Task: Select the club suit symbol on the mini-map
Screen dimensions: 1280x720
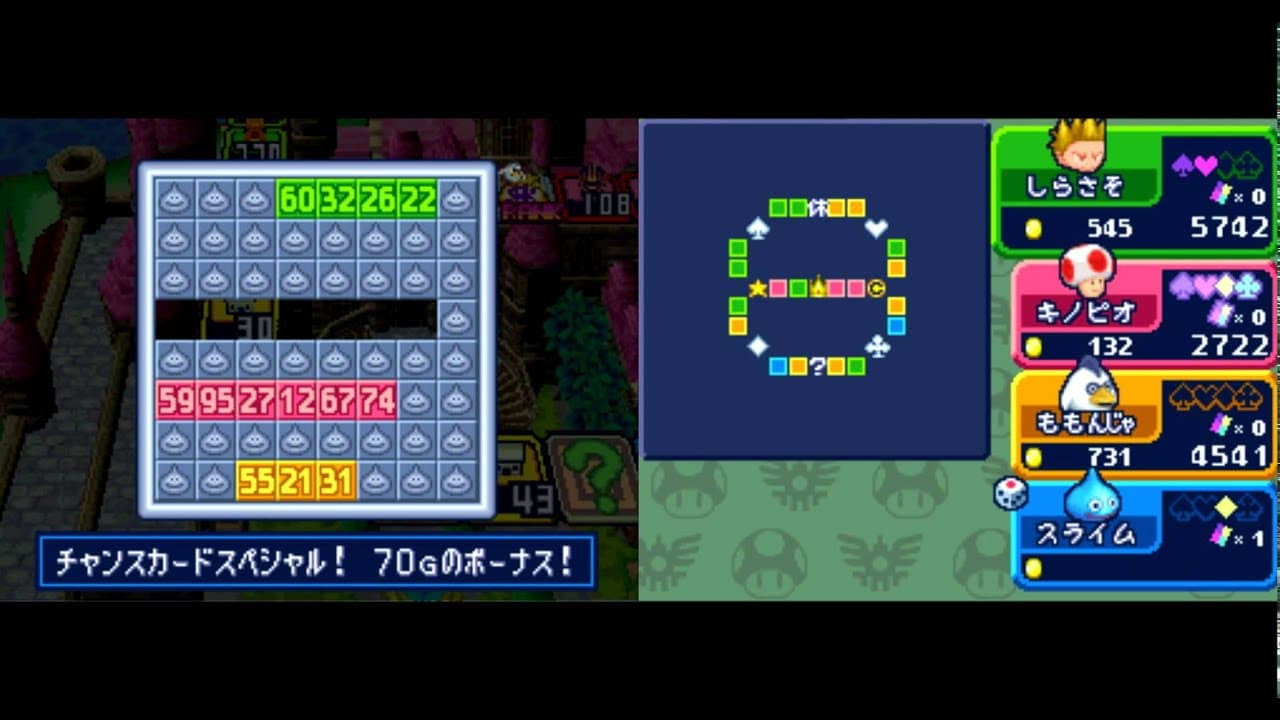Action: point(877,346)
